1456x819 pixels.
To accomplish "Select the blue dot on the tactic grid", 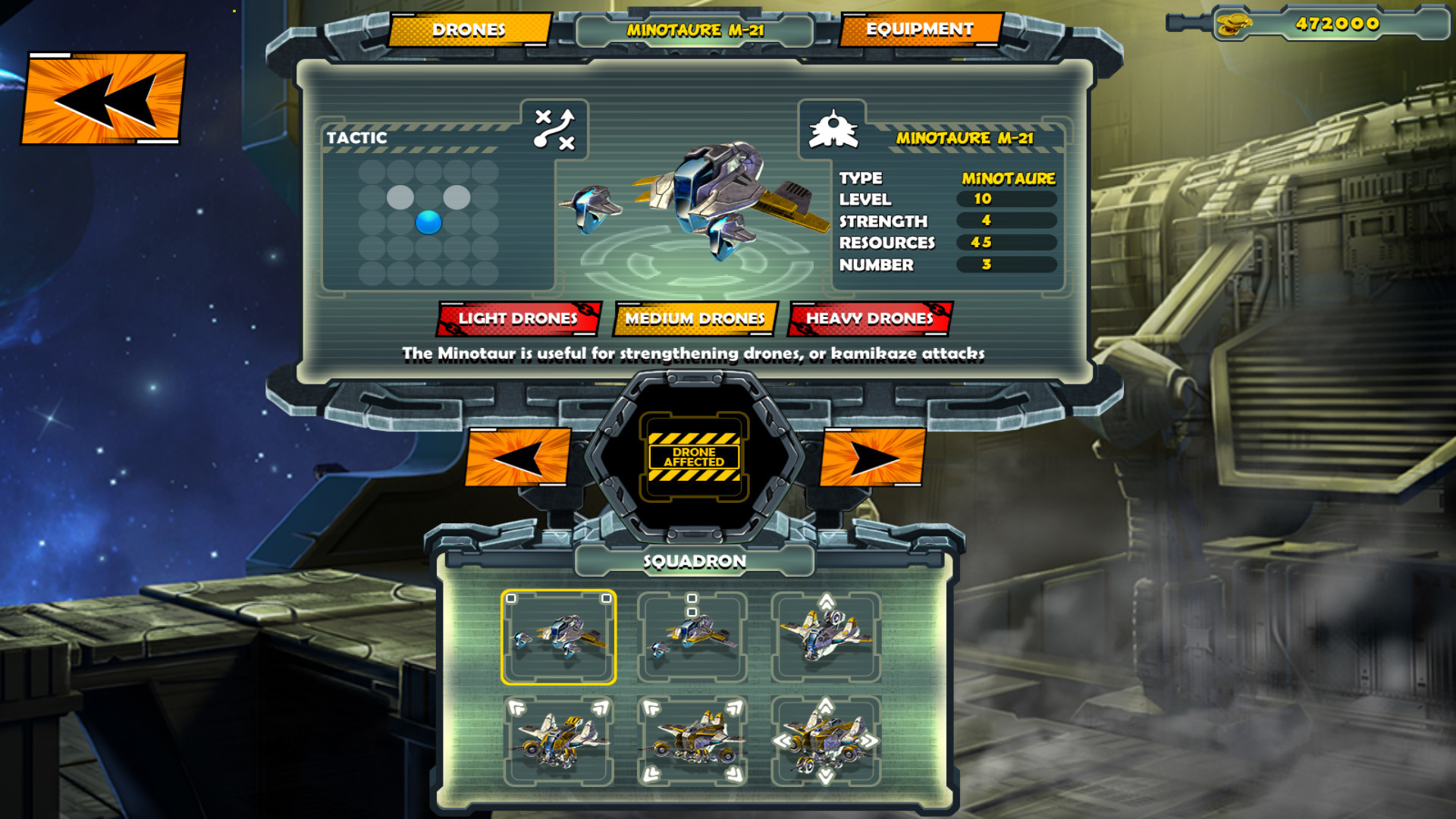I will [x=428, y=222].
